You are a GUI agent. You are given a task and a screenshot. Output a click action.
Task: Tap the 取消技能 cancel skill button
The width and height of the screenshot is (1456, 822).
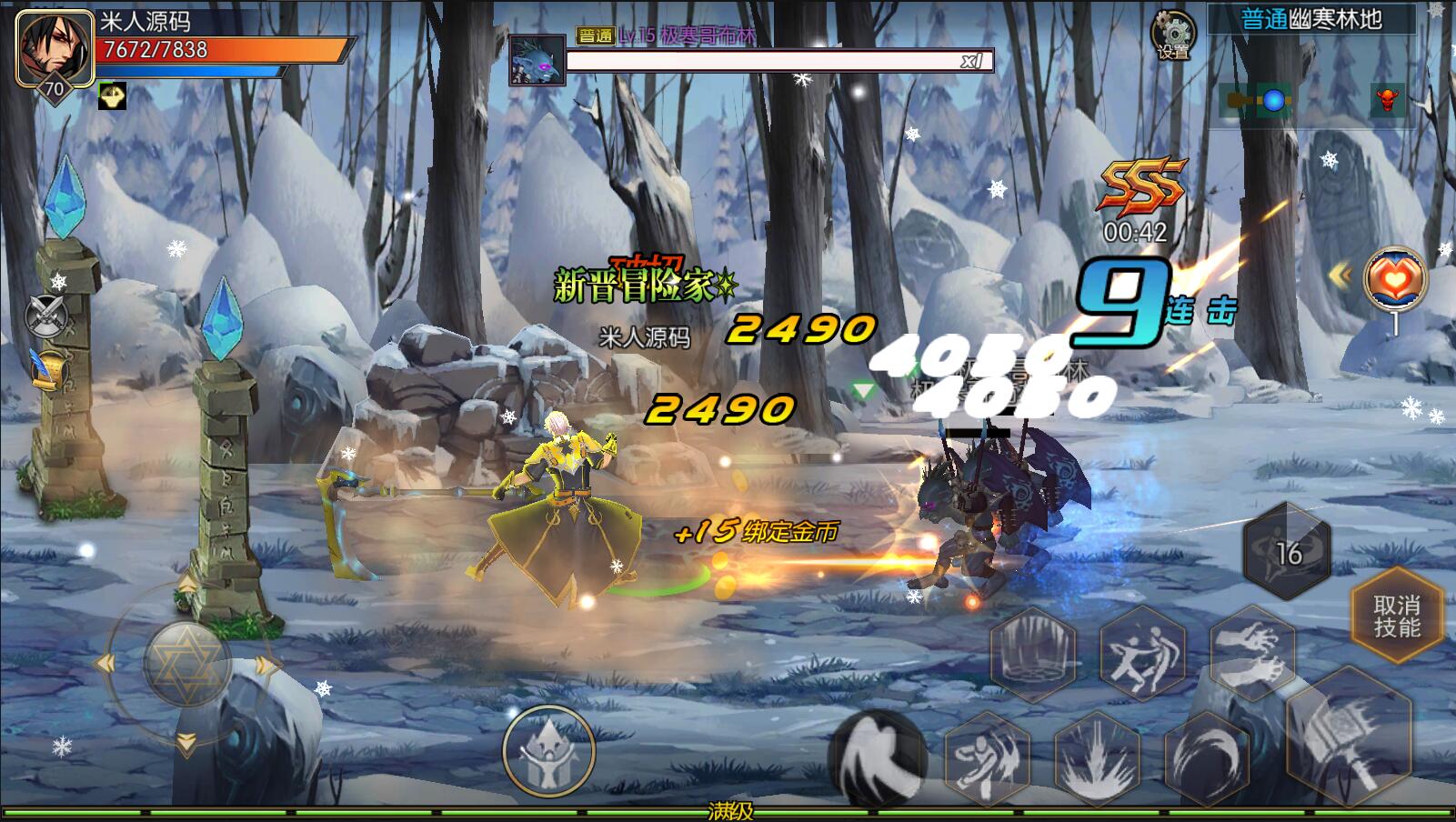1396,616
